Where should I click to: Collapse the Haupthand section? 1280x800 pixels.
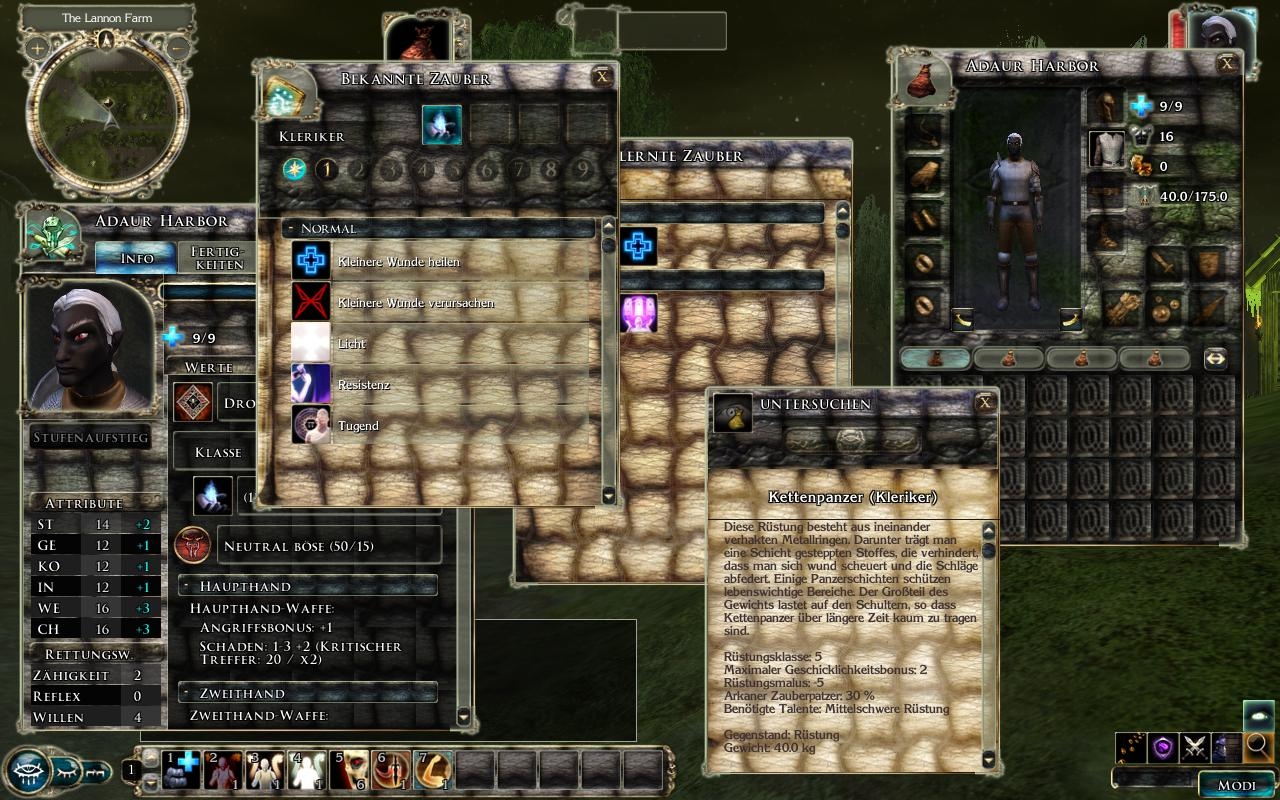(187, 586)
